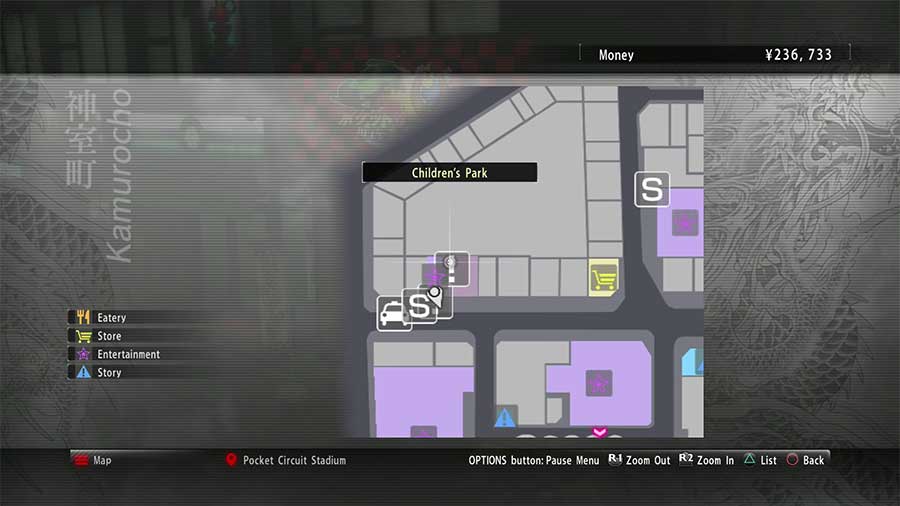This screenshot has height=506, width=900.
Task: Click the taxi marker on the map
Action: [x=393, y=314]
